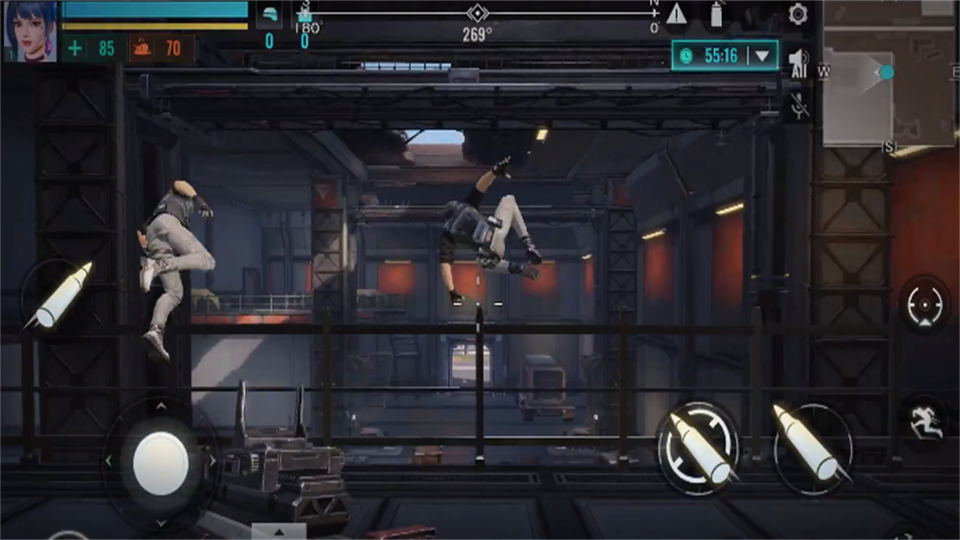Toggle the All voice speaker channel
Screen dimensions: 960x540
click(x=798, y=63)
